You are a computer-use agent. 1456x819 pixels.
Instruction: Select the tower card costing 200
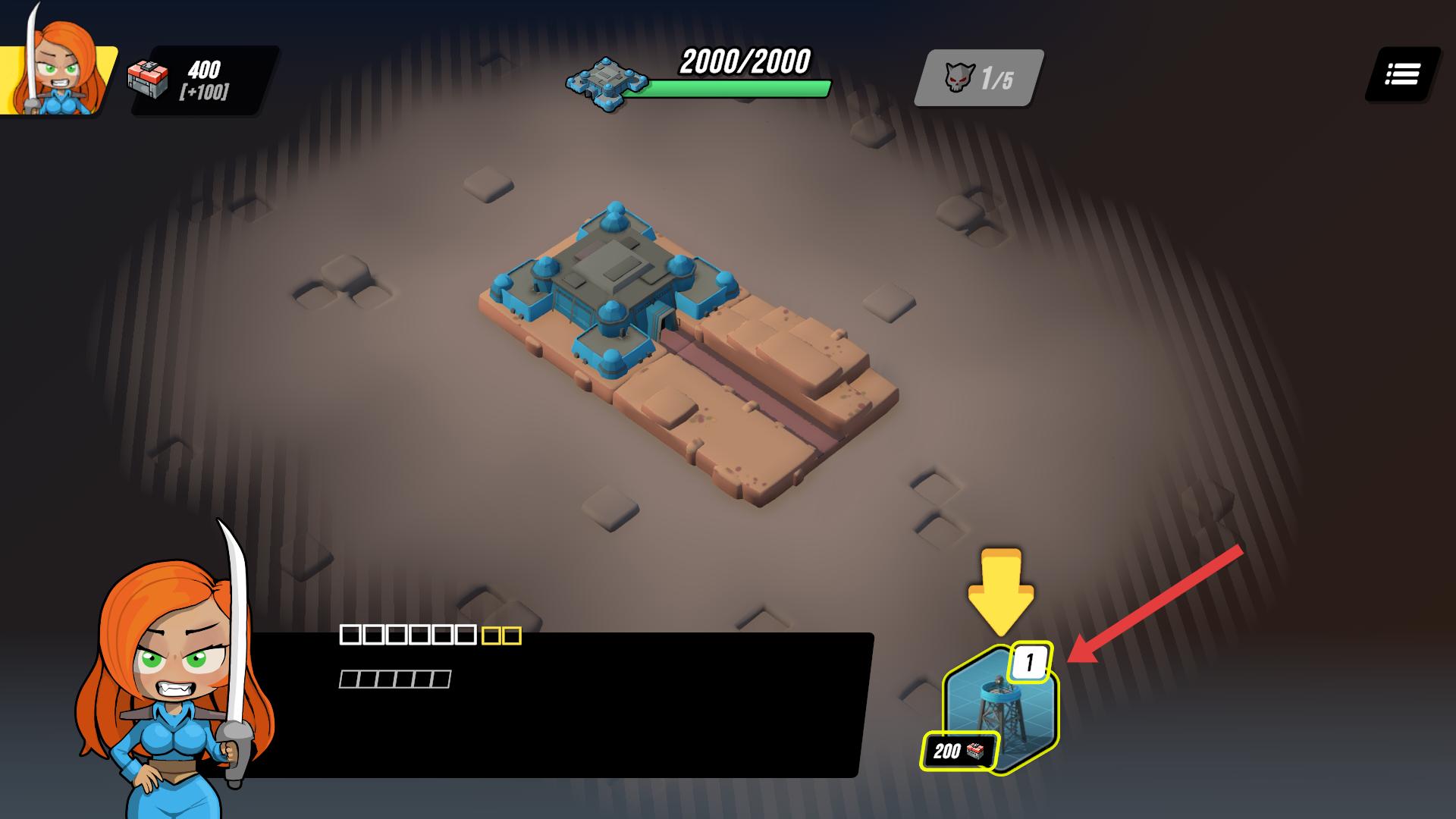(999, 709)
